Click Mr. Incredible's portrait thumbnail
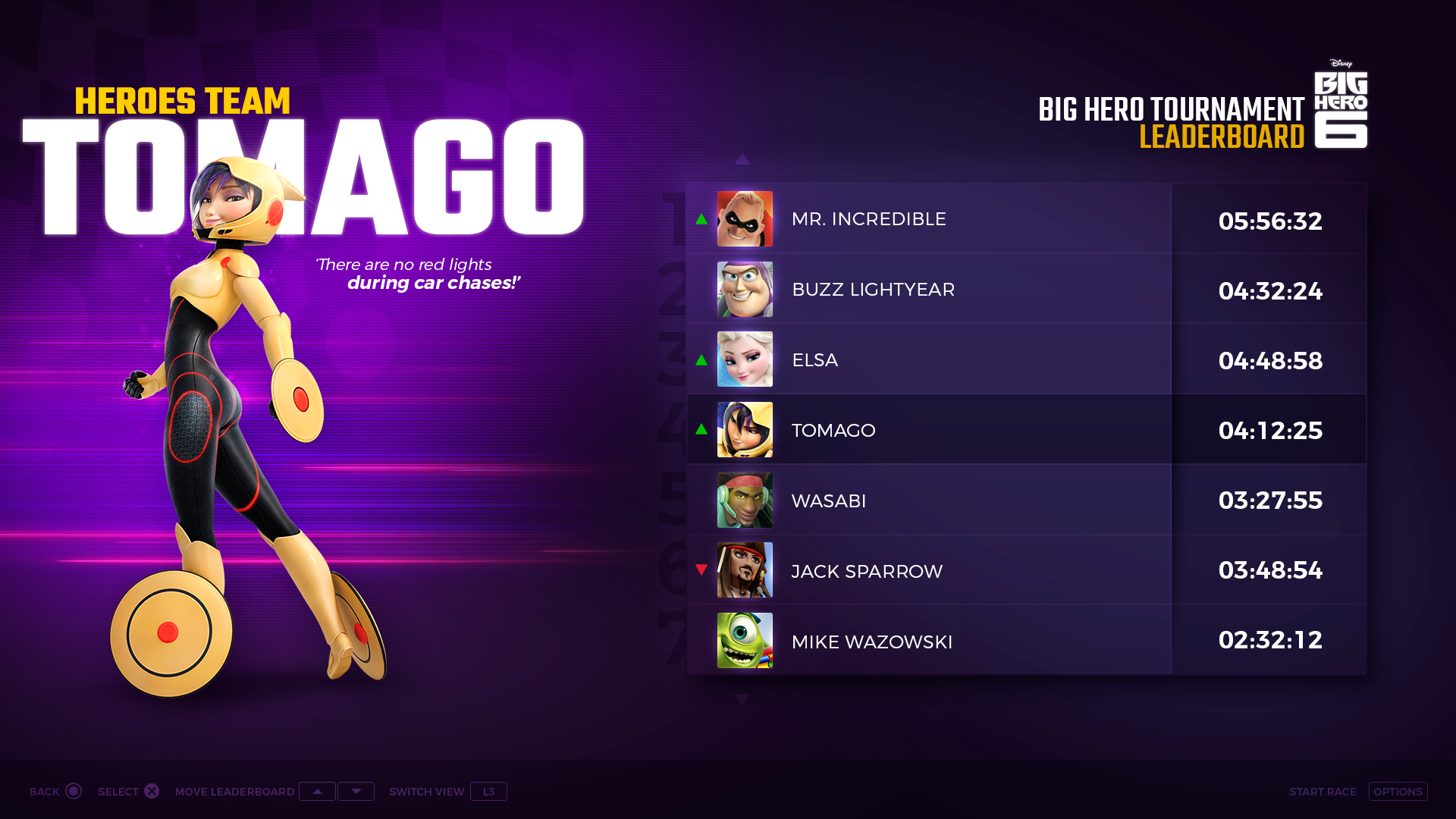 [x=745, y=219]
